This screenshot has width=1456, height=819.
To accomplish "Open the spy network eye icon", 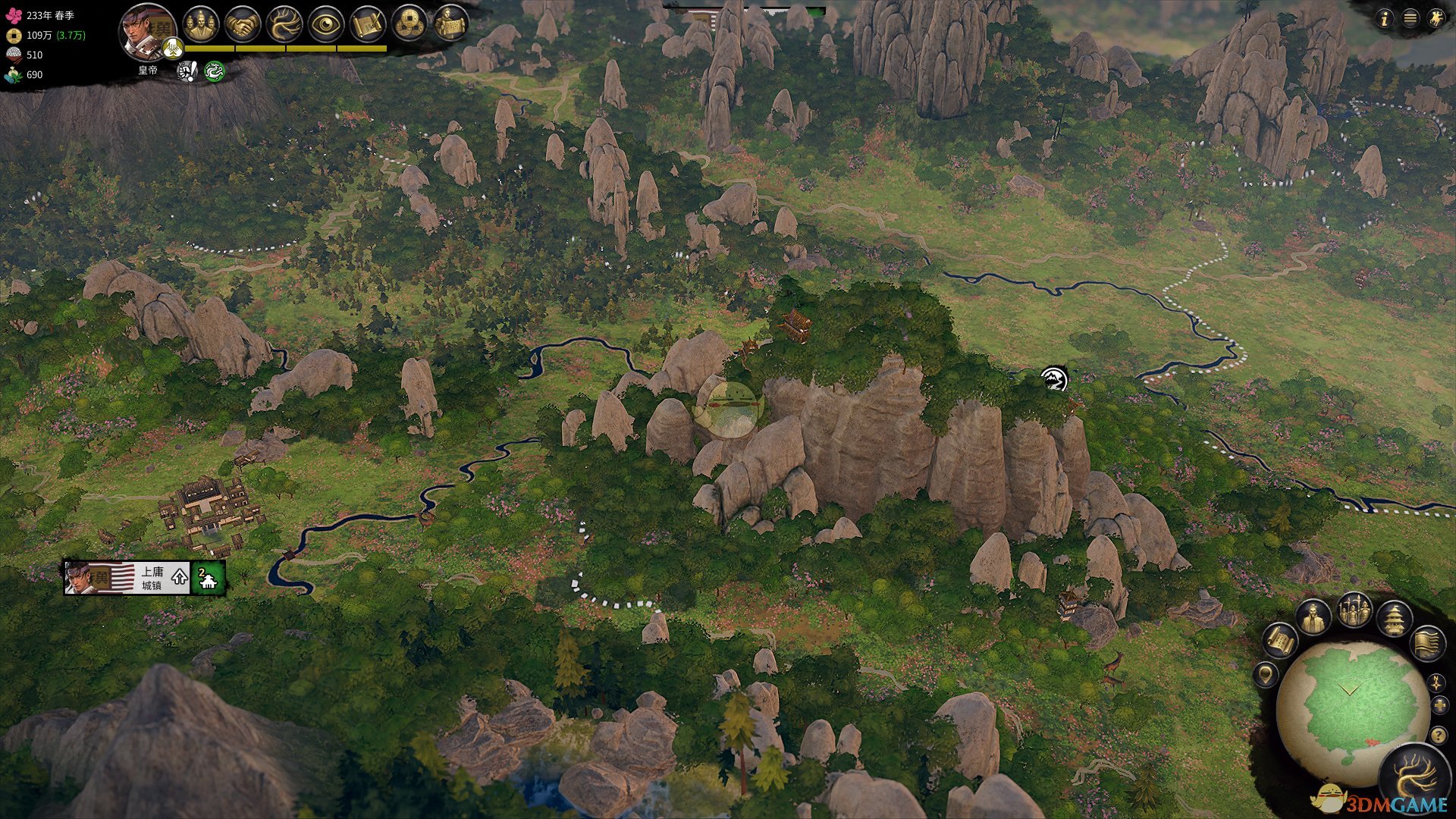I will tap(325, 24).
